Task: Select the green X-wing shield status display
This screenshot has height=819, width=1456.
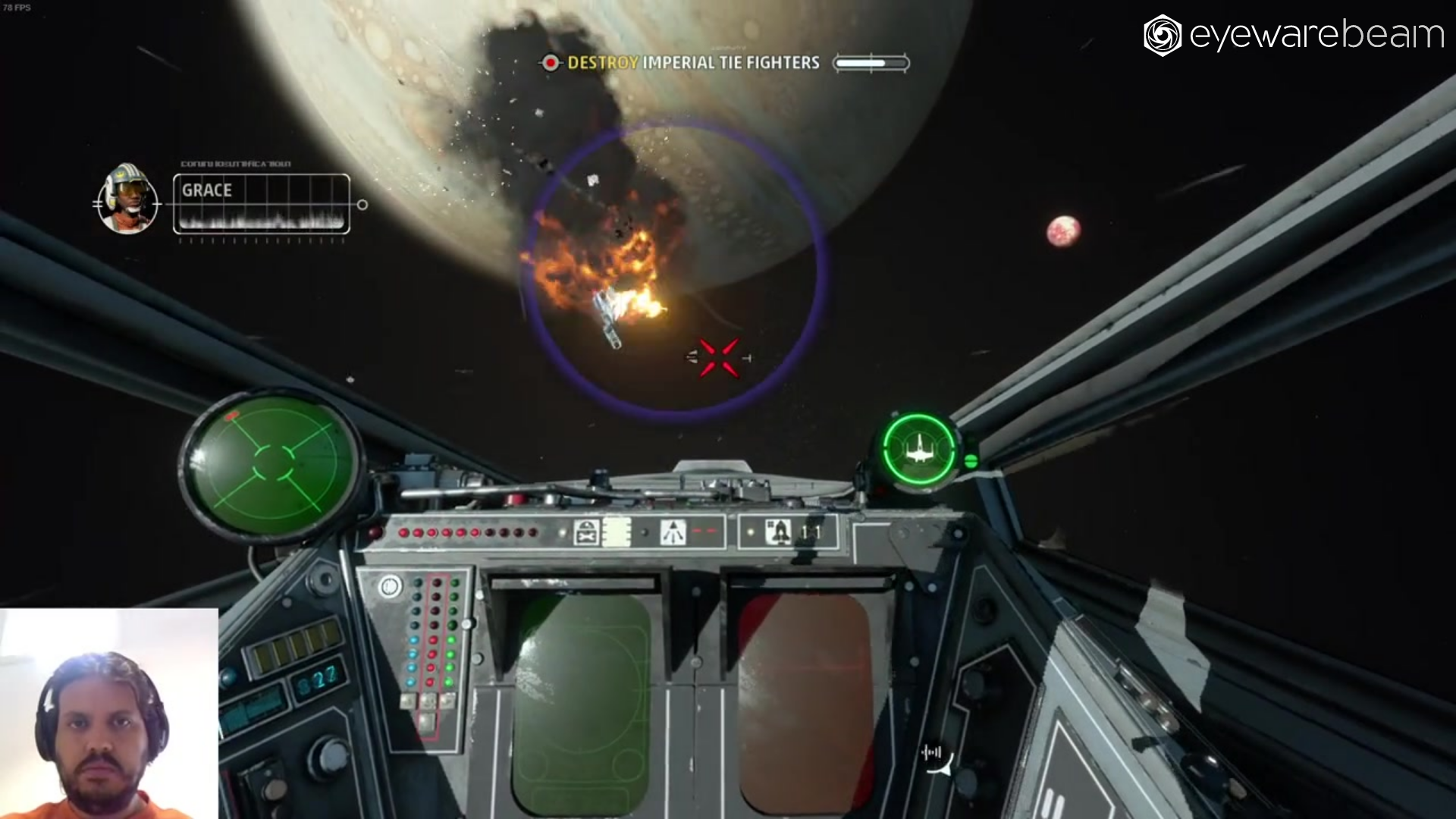Action: (918, 450)
